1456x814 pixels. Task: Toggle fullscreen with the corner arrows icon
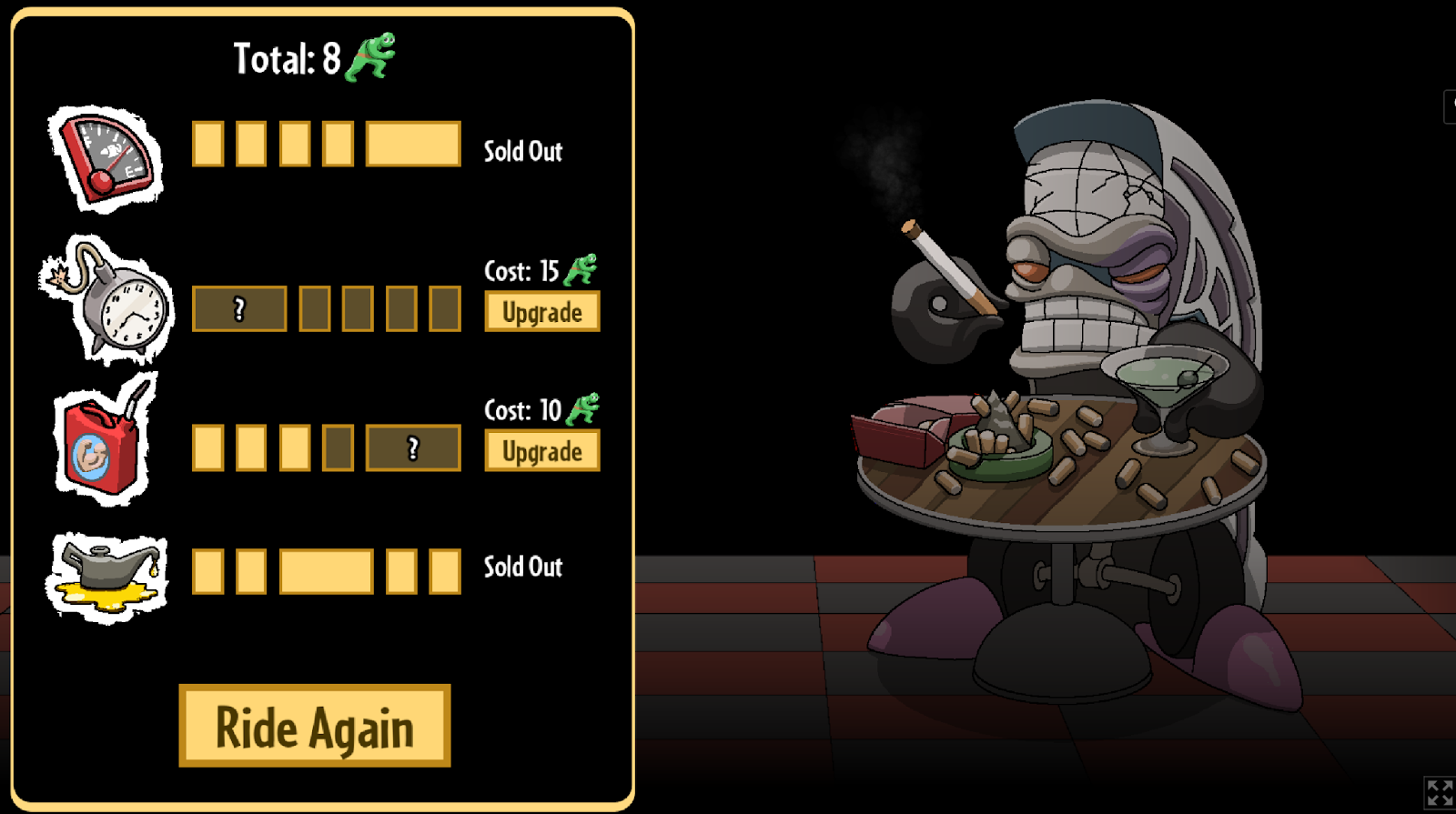pyautogui.click(x=1439, y=791)
